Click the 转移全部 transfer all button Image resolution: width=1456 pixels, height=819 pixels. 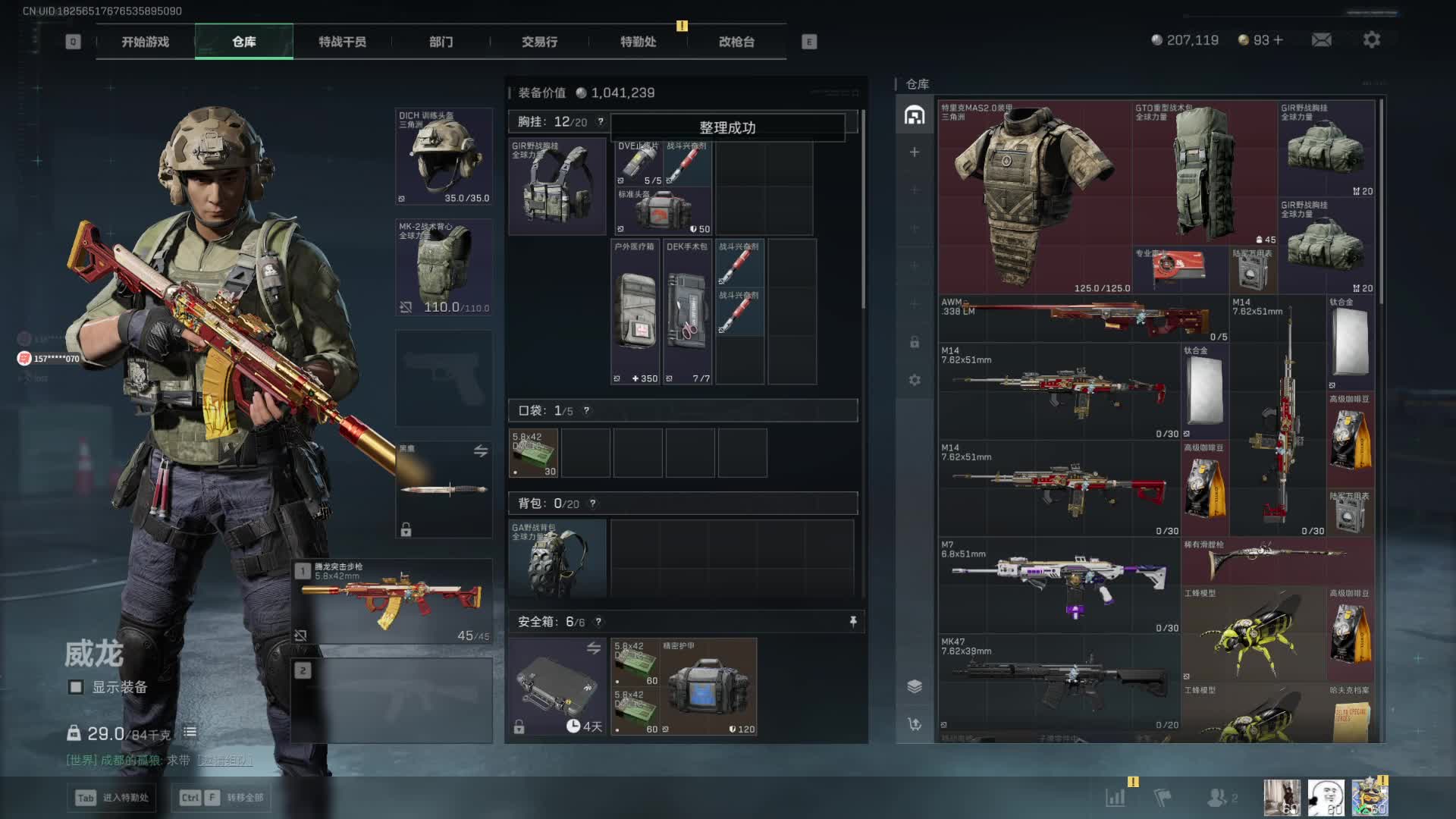click(x=222, y=798)
